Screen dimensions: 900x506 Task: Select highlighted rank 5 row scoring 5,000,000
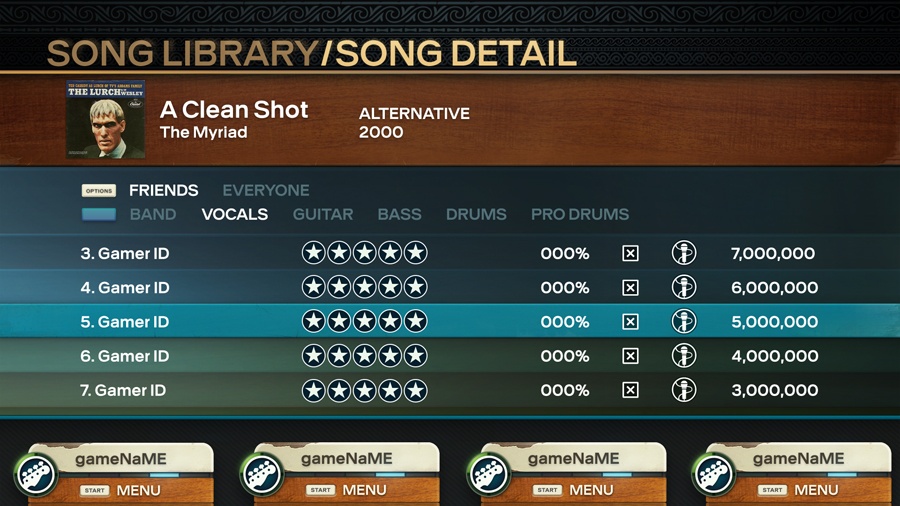click(448, 322)
